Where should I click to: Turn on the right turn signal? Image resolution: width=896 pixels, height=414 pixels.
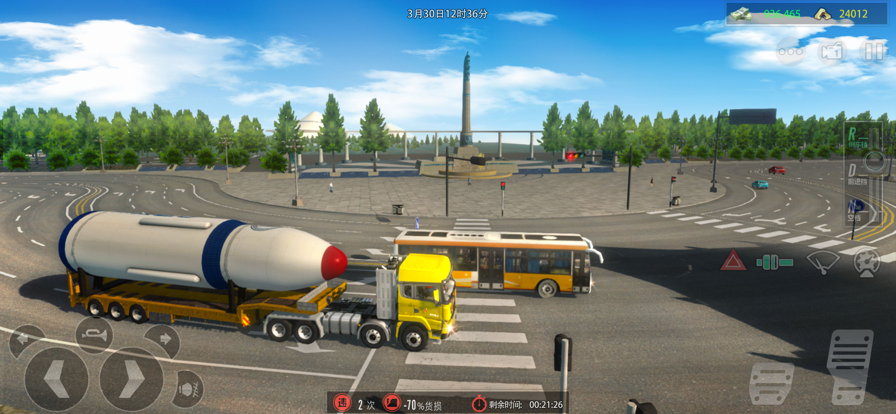tap(162, 342)
